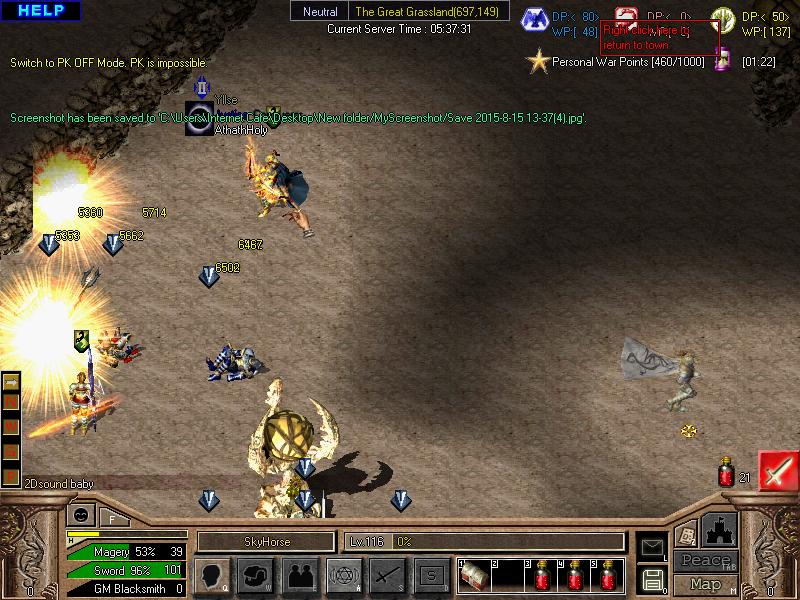Open the mail envelope icon

[652, 547]
